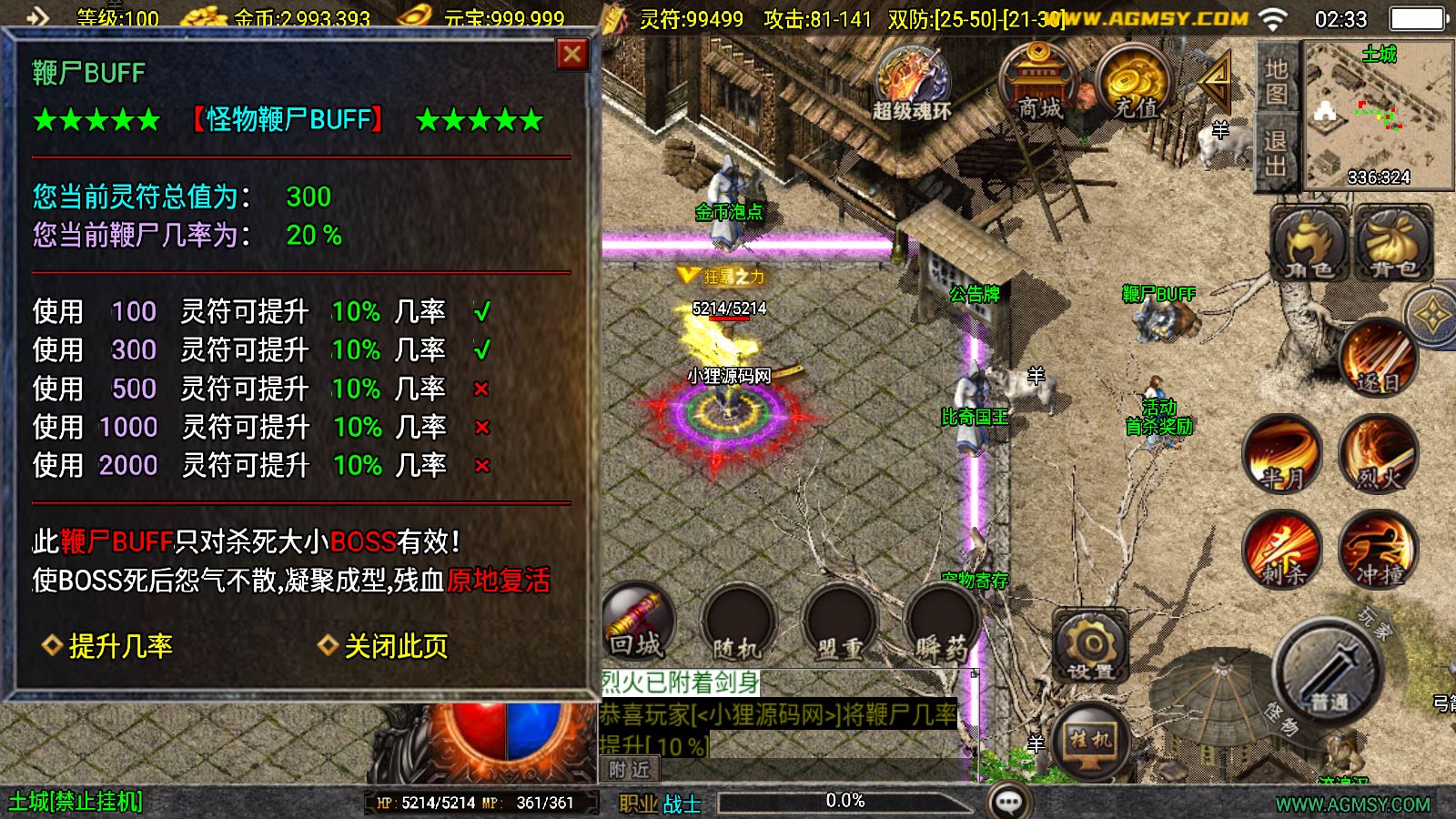Open the 超级魂环 feature

912,84
